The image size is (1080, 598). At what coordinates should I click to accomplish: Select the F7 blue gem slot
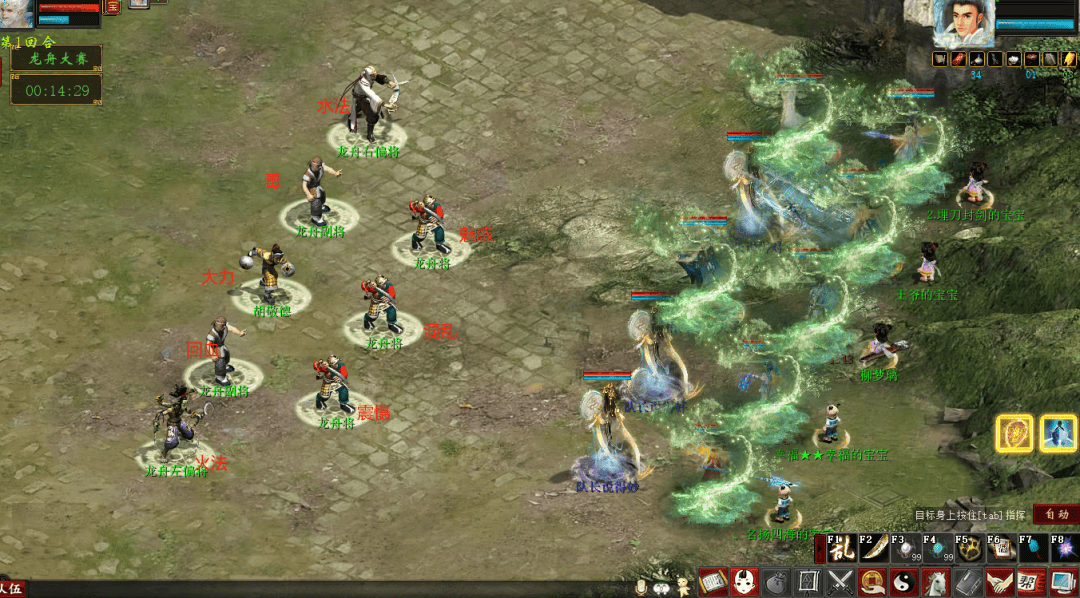(x=1031, y=549)
